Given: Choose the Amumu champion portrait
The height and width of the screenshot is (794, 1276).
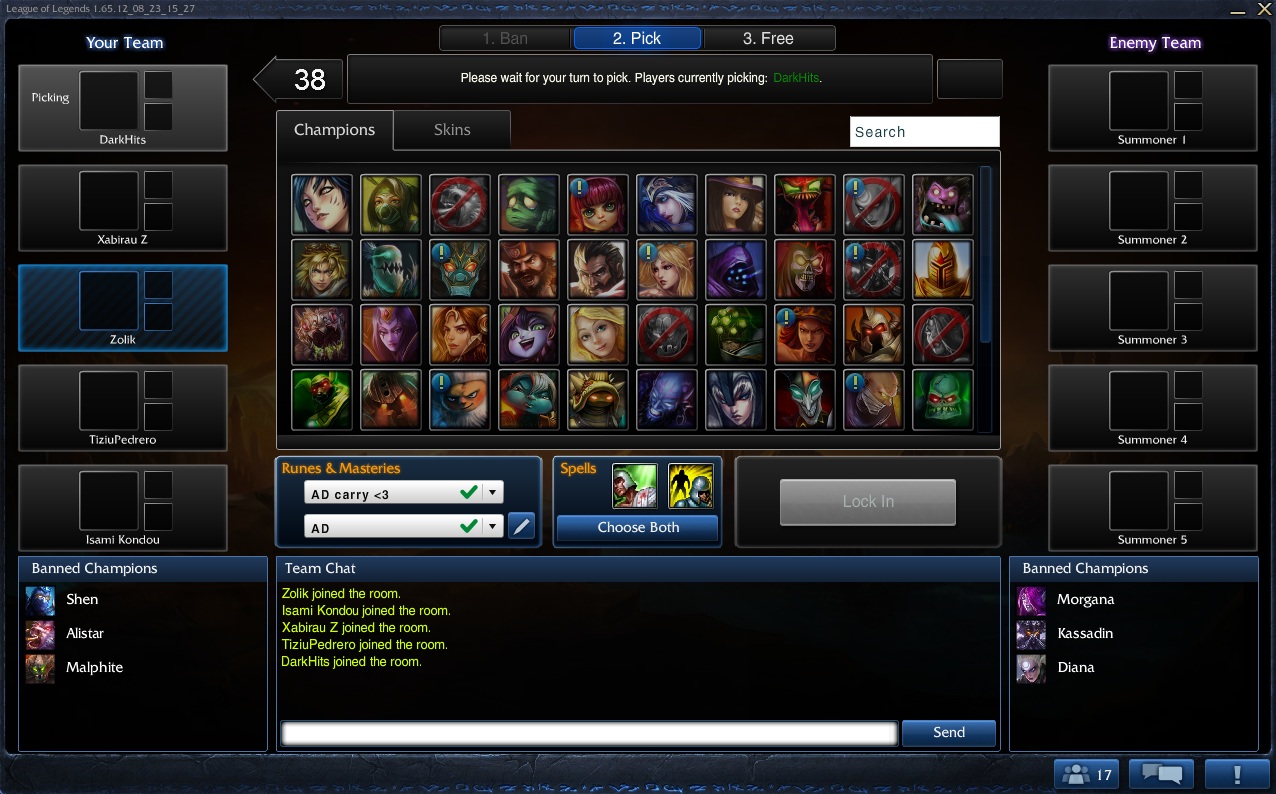Looking at the screenshot, I should pyautogui.click(x=529, y=204).
